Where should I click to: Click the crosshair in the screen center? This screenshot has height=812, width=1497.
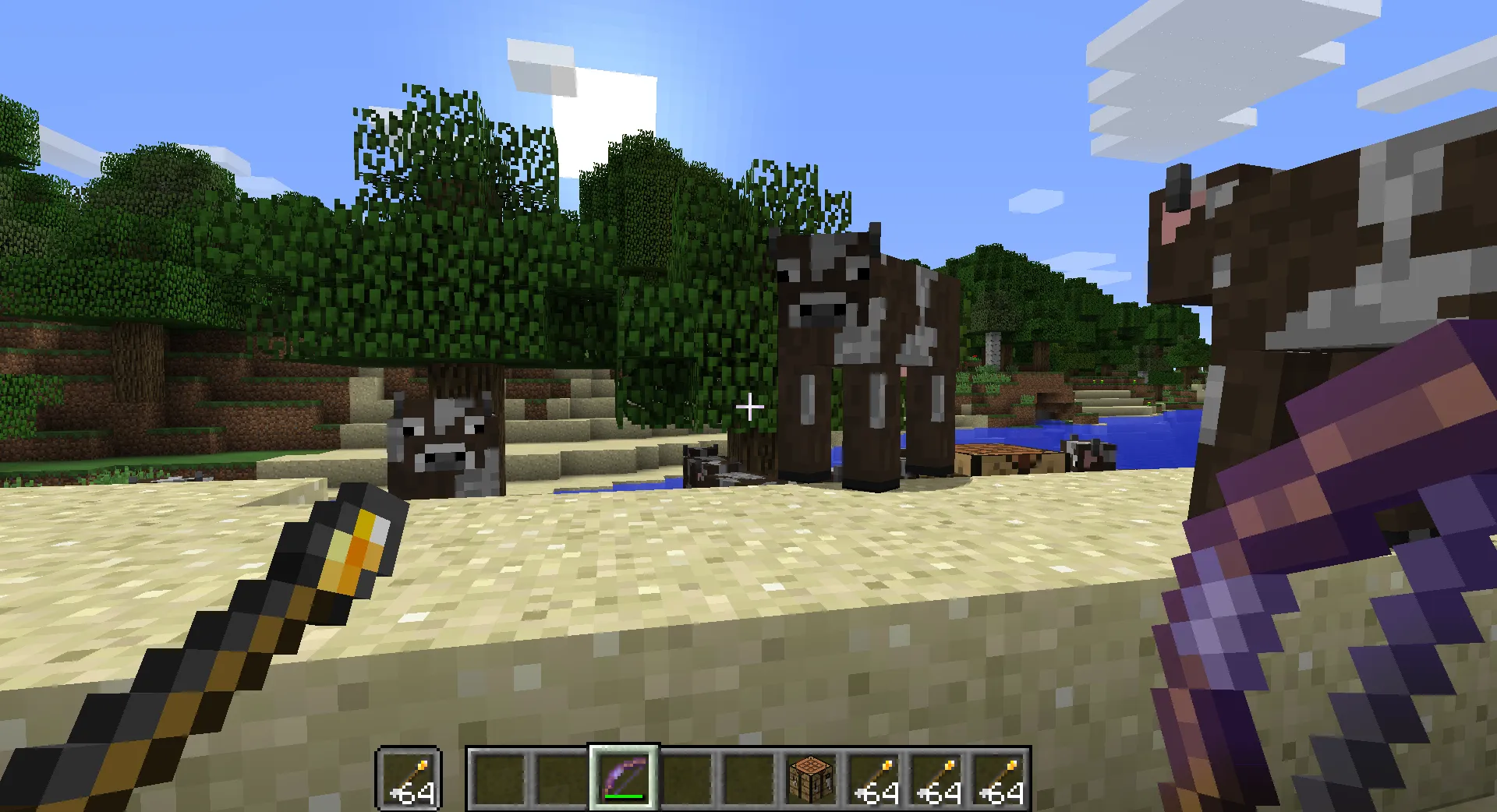pos(750,405)
